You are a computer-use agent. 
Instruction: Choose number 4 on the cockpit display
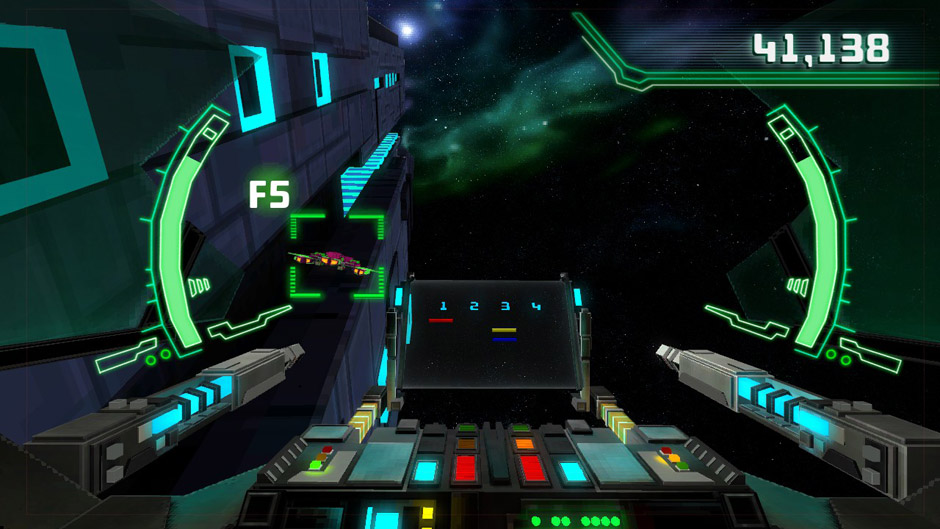pos(536,306)
